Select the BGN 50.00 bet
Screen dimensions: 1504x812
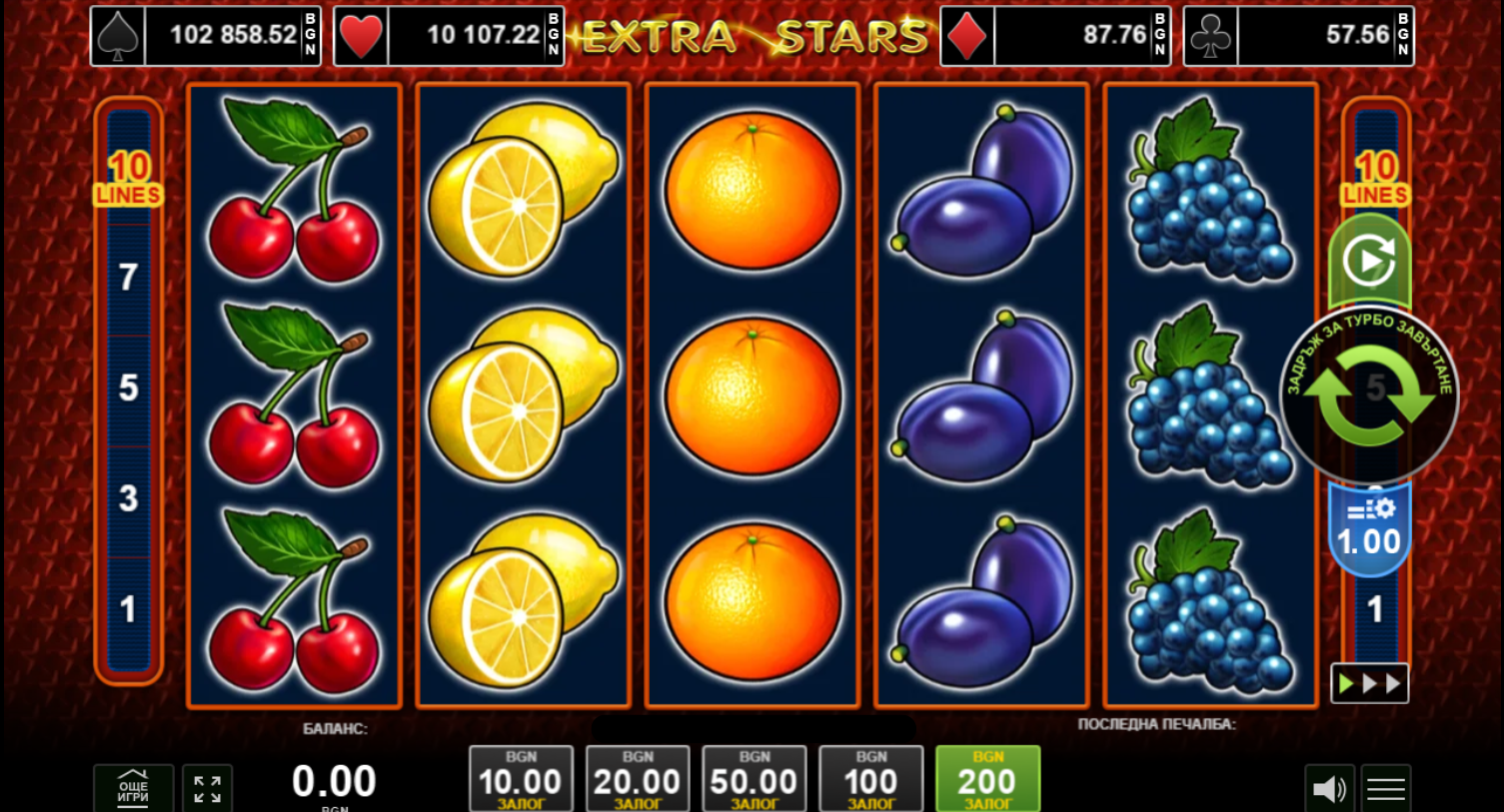coord(753,779)
